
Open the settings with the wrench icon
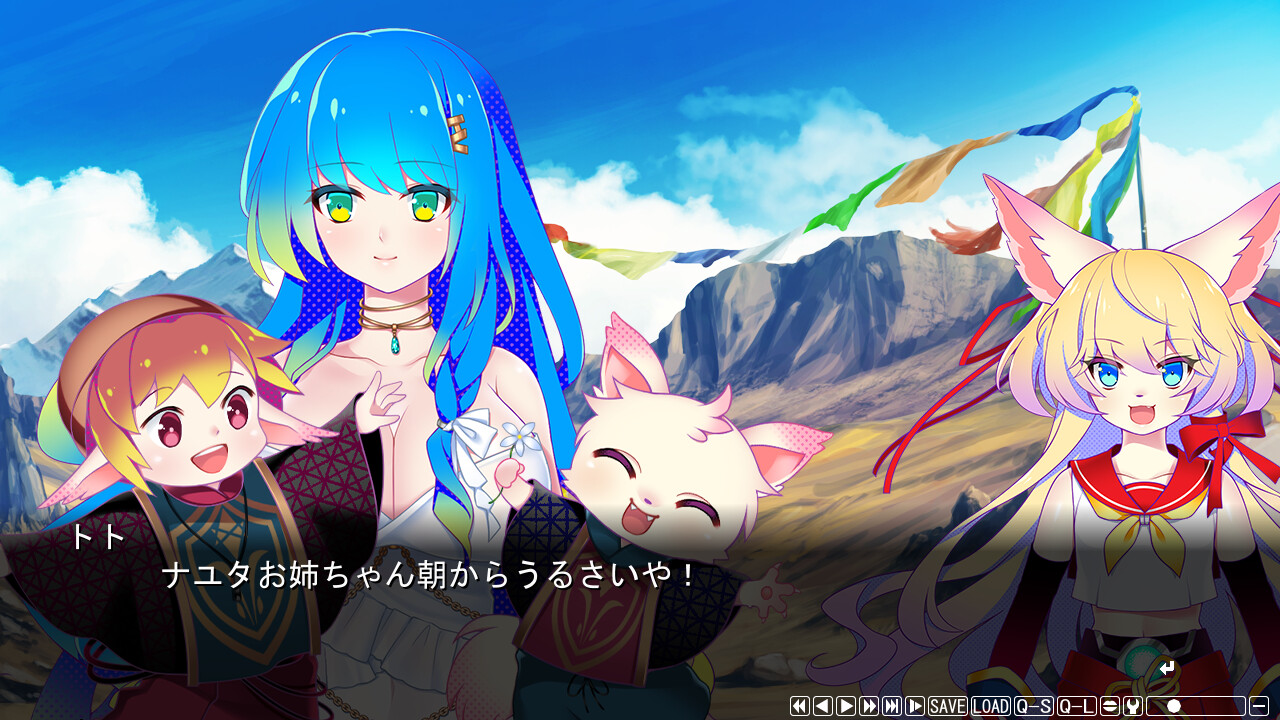pyautogui.click(x=1133, y=706)
